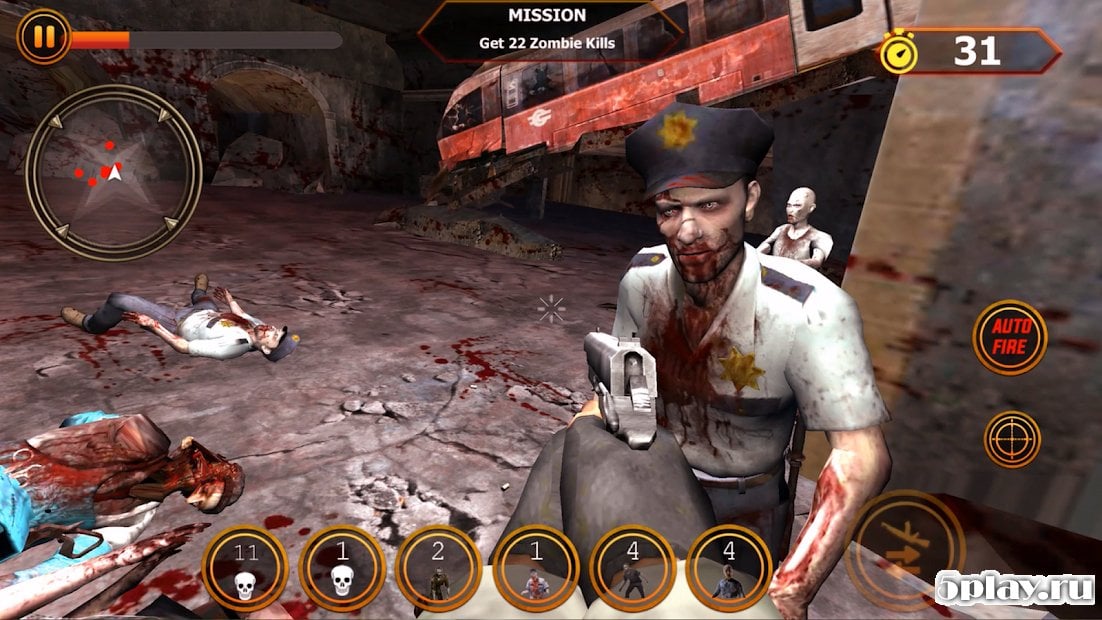Screen dimensions: 1102x620
Task: Activate the crosshair aim button
Action: (x=1012, y=439)
